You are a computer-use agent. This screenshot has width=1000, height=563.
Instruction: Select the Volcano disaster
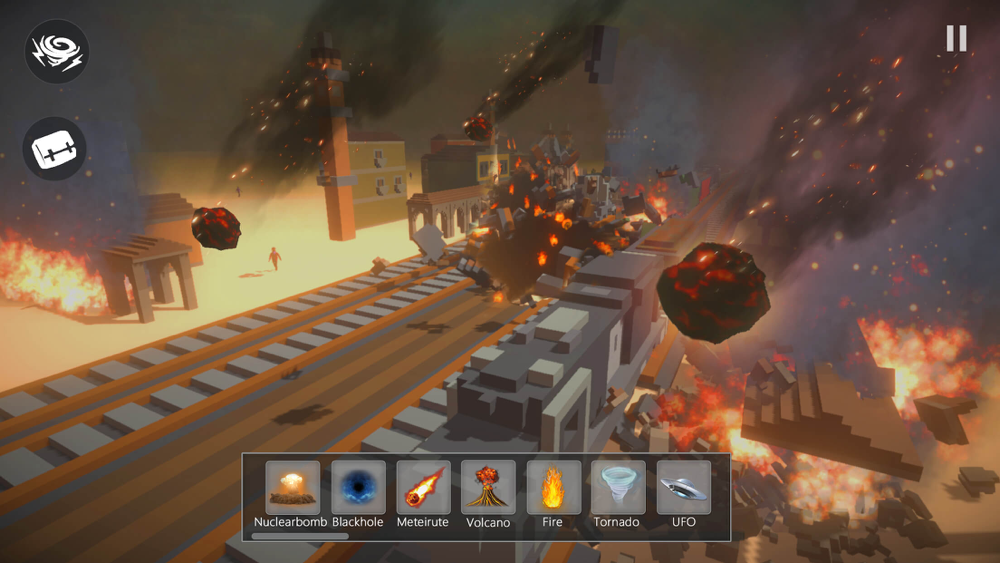point(488,487)
